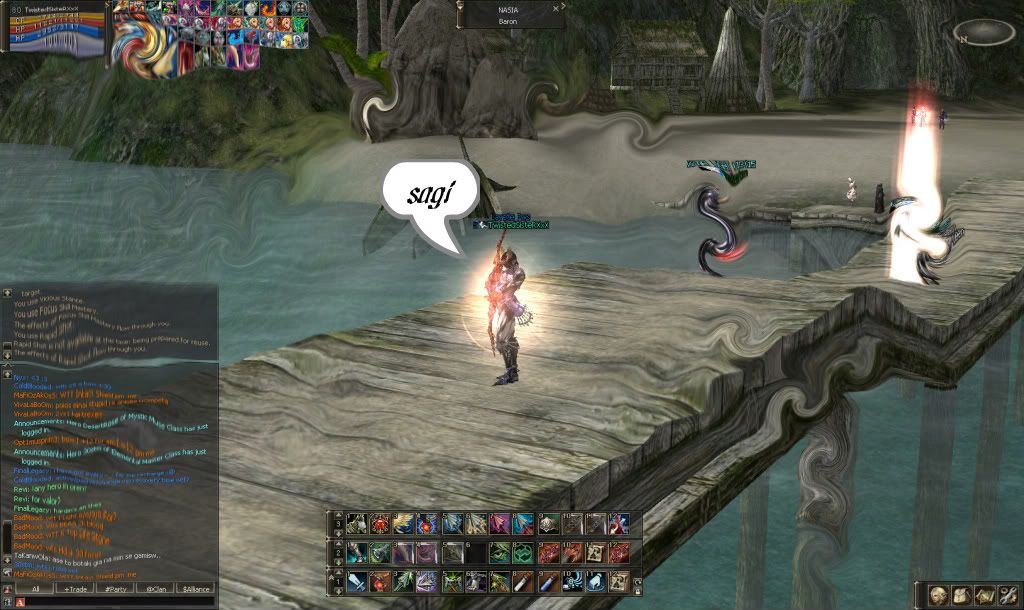Viewport: 1024px width, 610px height.
Task: Use the blue swirl action icon on bar 1
Action: (570, 581)
